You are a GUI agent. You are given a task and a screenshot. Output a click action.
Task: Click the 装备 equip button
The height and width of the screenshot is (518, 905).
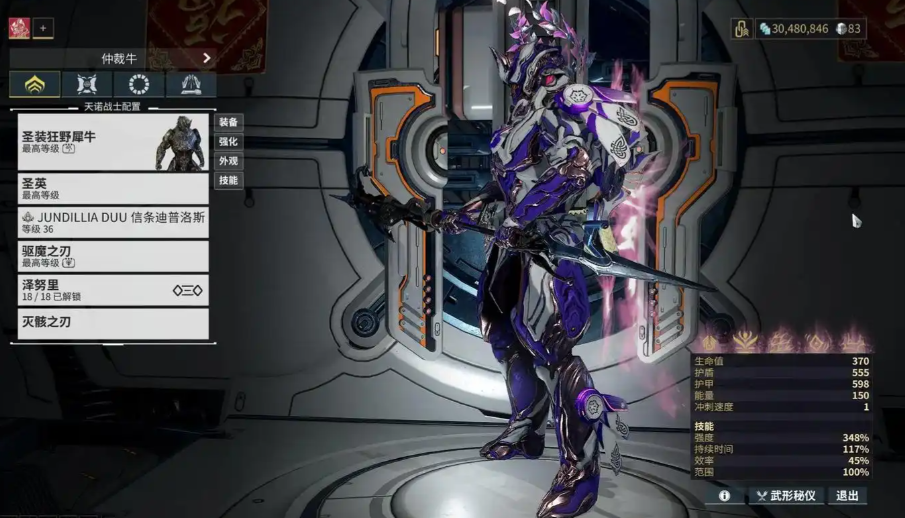pos(228,122)
